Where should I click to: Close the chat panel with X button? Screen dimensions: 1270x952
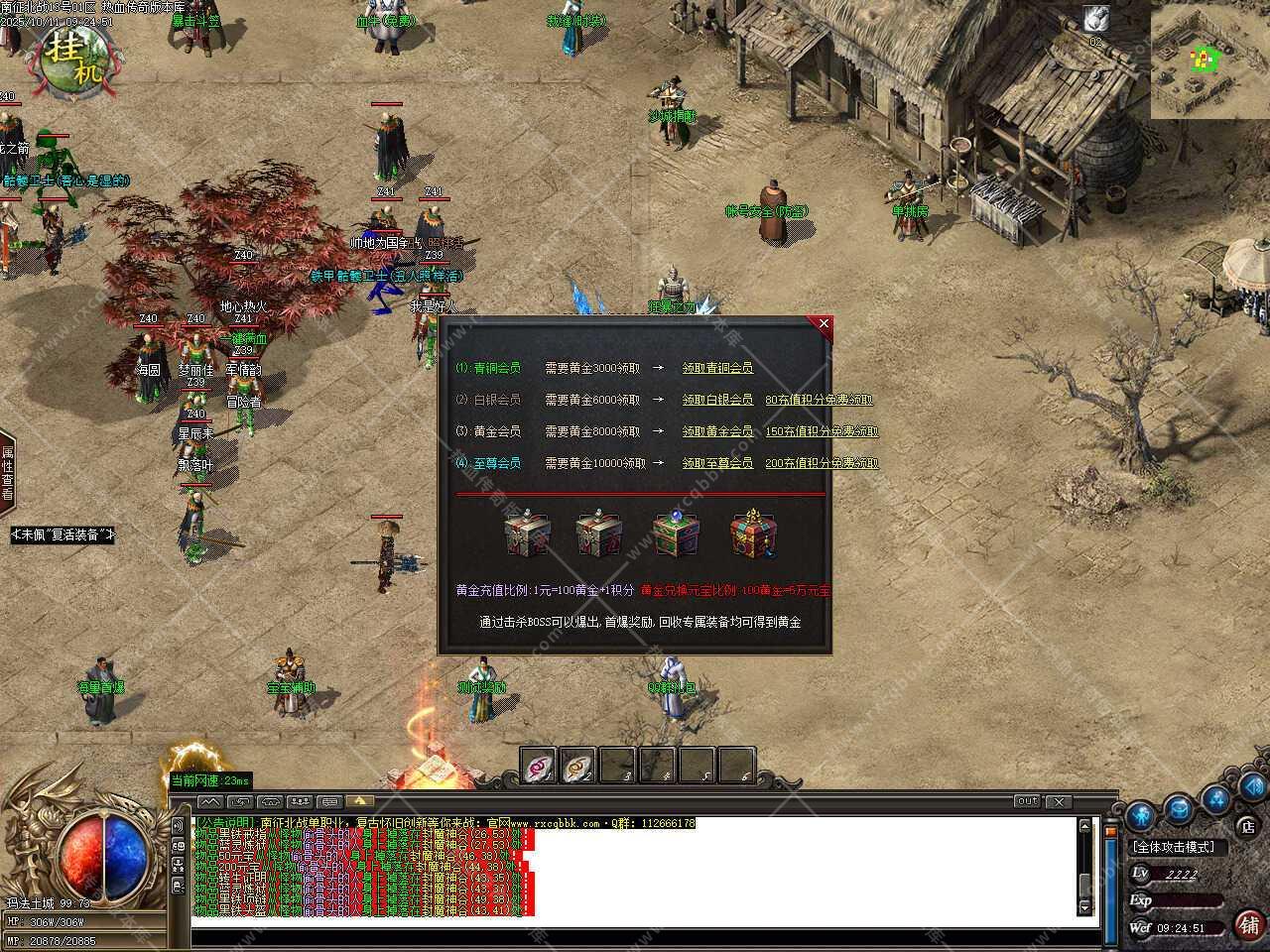point(1059,801)
